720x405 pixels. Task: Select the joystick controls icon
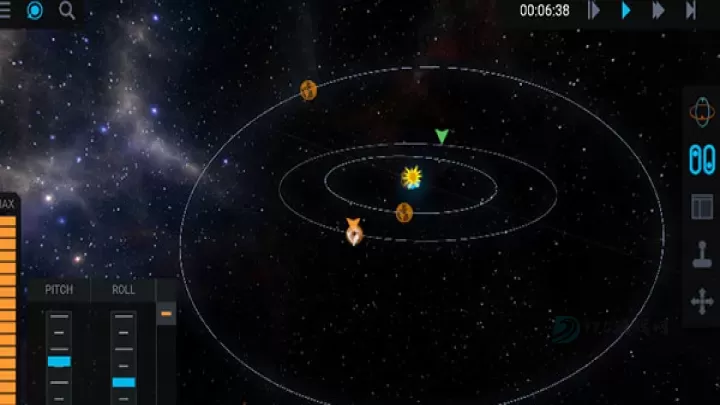[702, 254]
